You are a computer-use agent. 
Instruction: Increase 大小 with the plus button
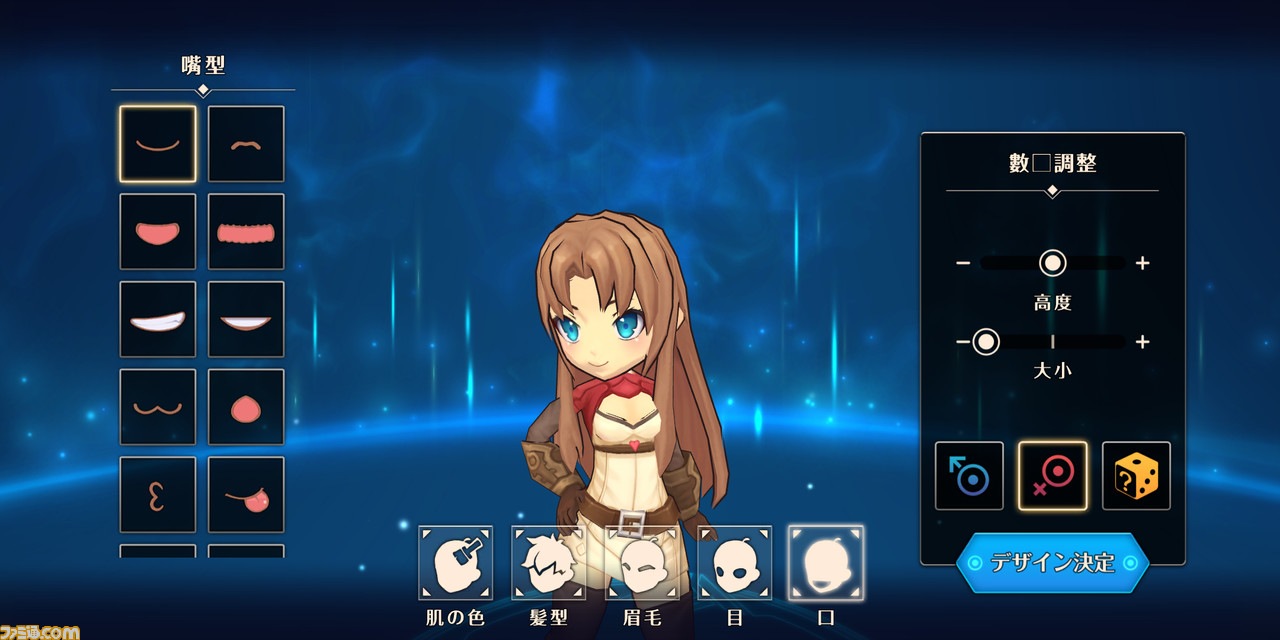pyautogui.click(x=1143, y=342)
